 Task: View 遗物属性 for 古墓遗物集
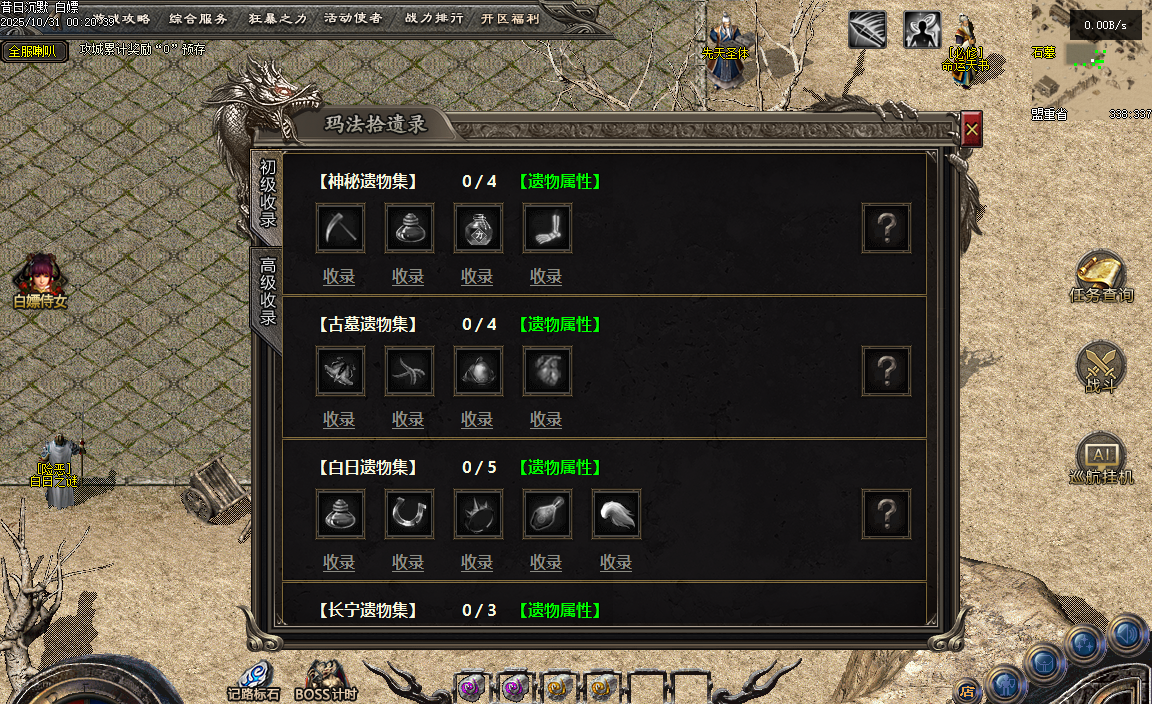(559, 324)
